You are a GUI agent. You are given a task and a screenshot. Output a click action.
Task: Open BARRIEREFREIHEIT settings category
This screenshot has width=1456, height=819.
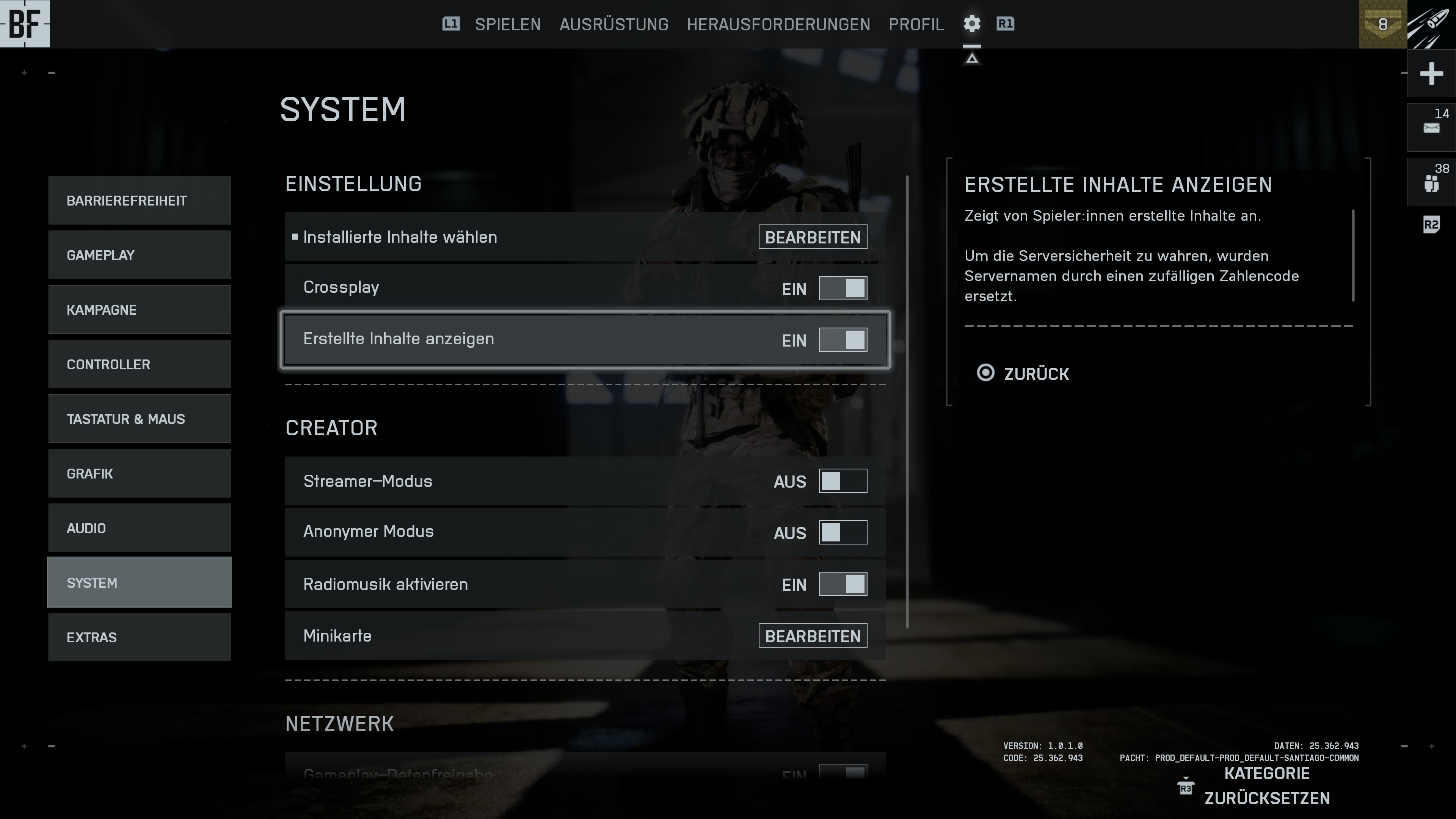tap(139, 201)
